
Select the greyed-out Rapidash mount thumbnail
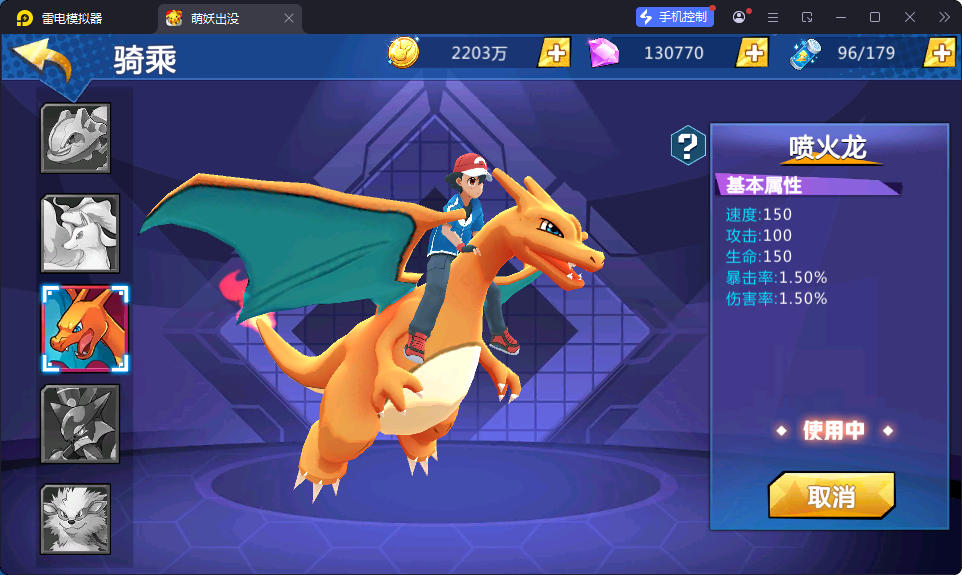(80, 234)
